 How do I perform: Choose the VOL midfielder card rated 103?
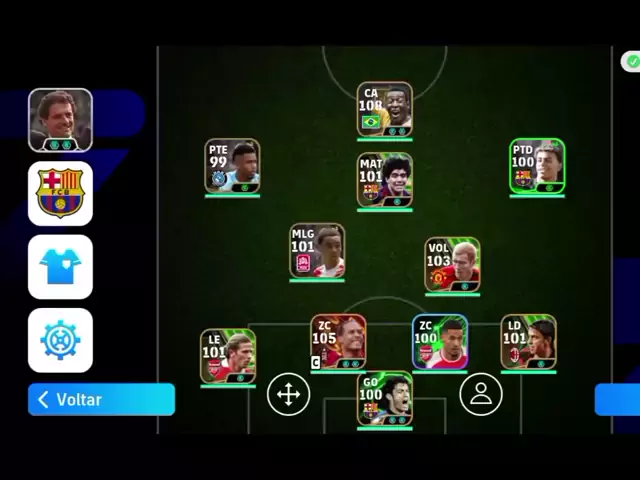452,265
